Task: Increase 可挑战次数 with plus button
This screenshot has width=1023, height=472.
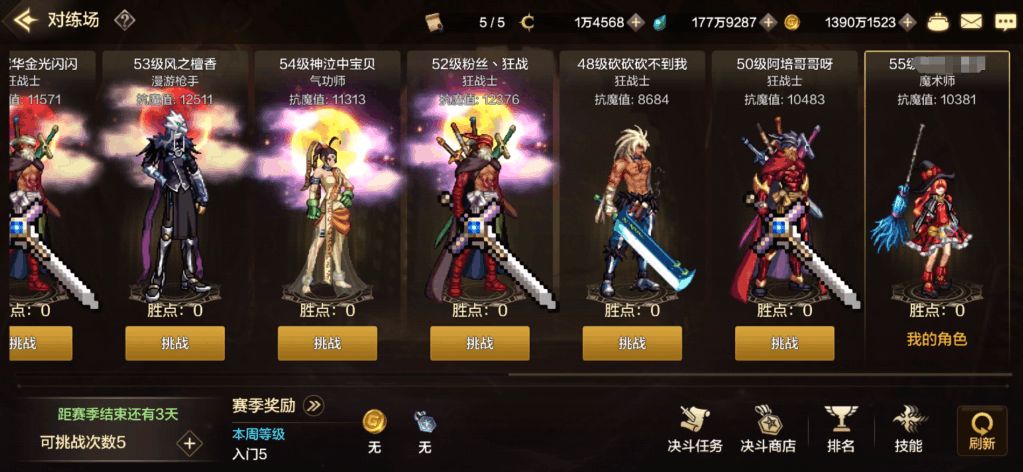Action: (x=189, y=442)
